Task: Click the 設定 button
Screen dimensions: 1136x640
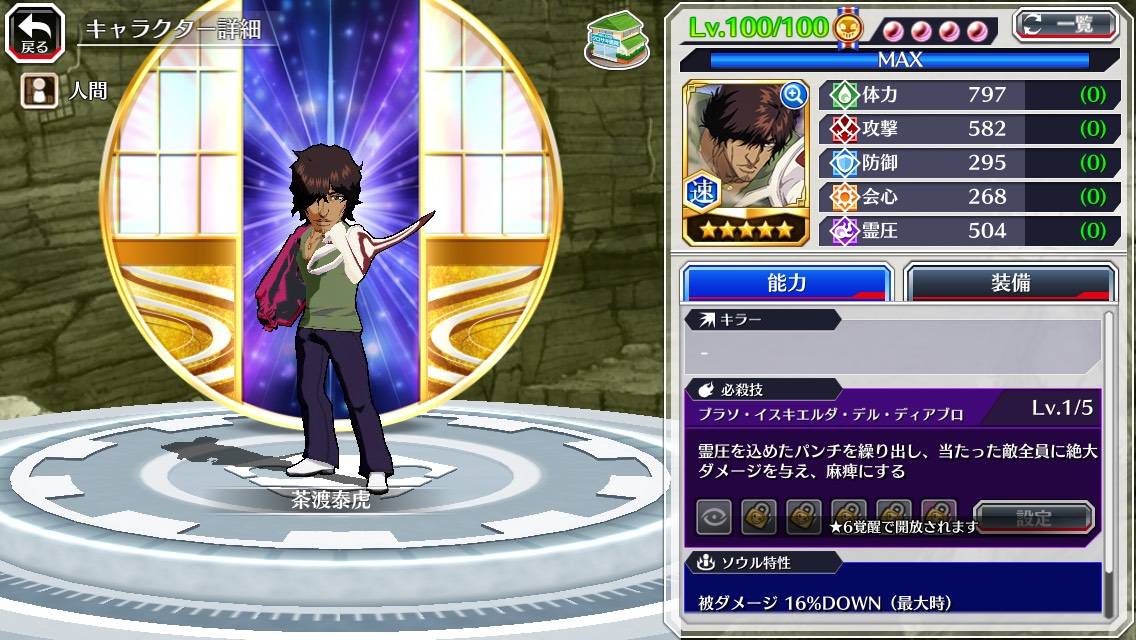Action: (1034, 518)
